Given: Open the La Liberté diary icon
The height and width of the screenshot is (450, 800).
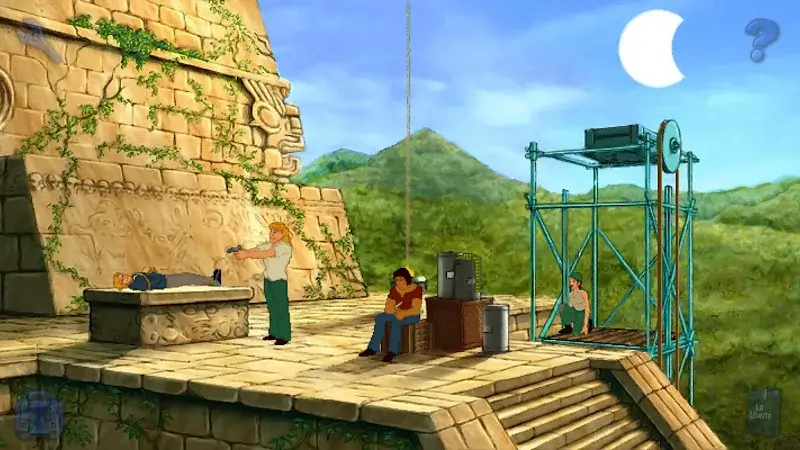Looking at the screenshot, I should point(763,411).
